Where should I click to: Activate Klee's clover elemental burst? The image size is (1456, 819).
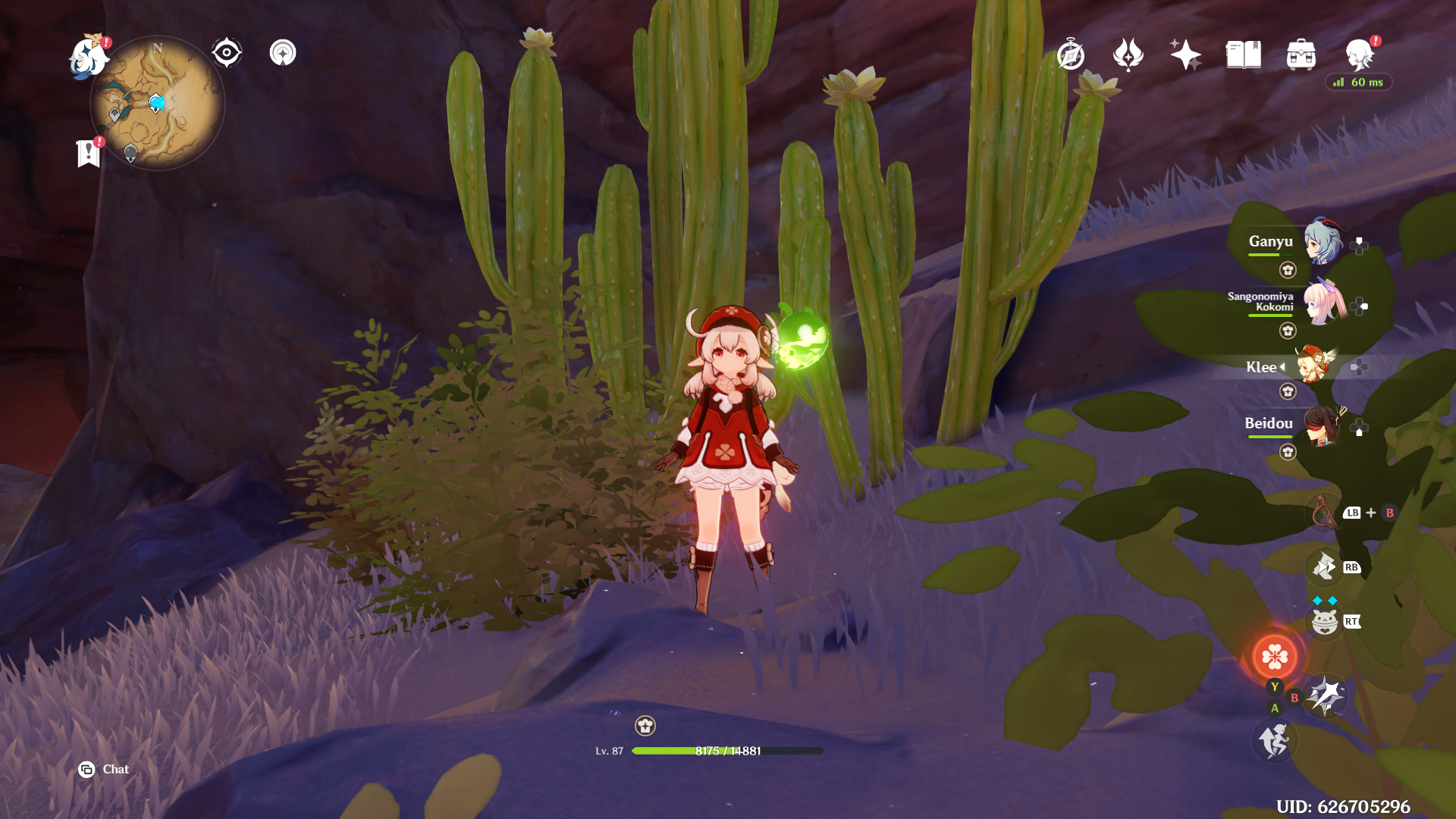pyautogui.click(x=1275, y=656)
